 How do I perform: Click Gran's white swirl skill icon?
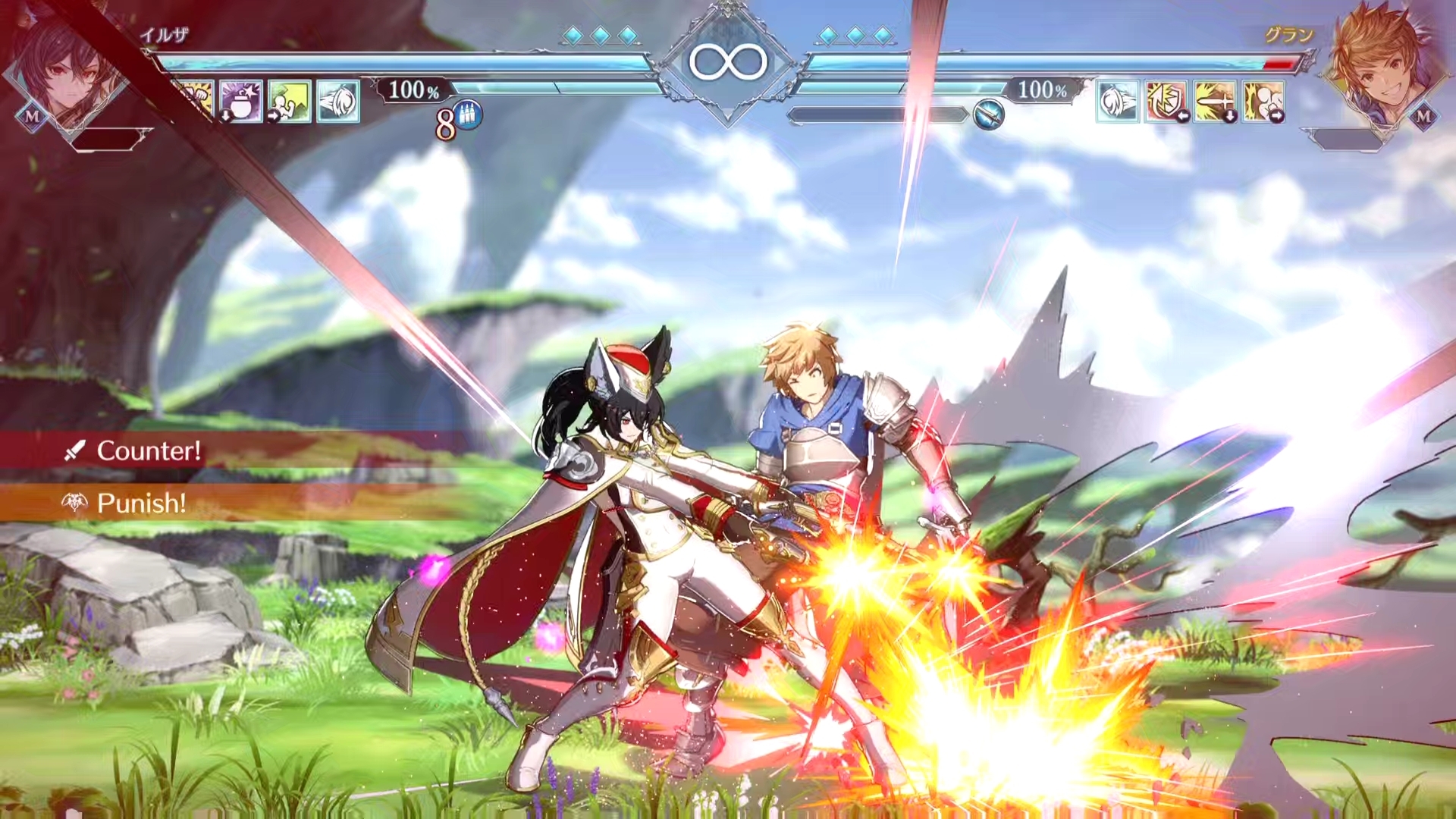click(1117, 102)
